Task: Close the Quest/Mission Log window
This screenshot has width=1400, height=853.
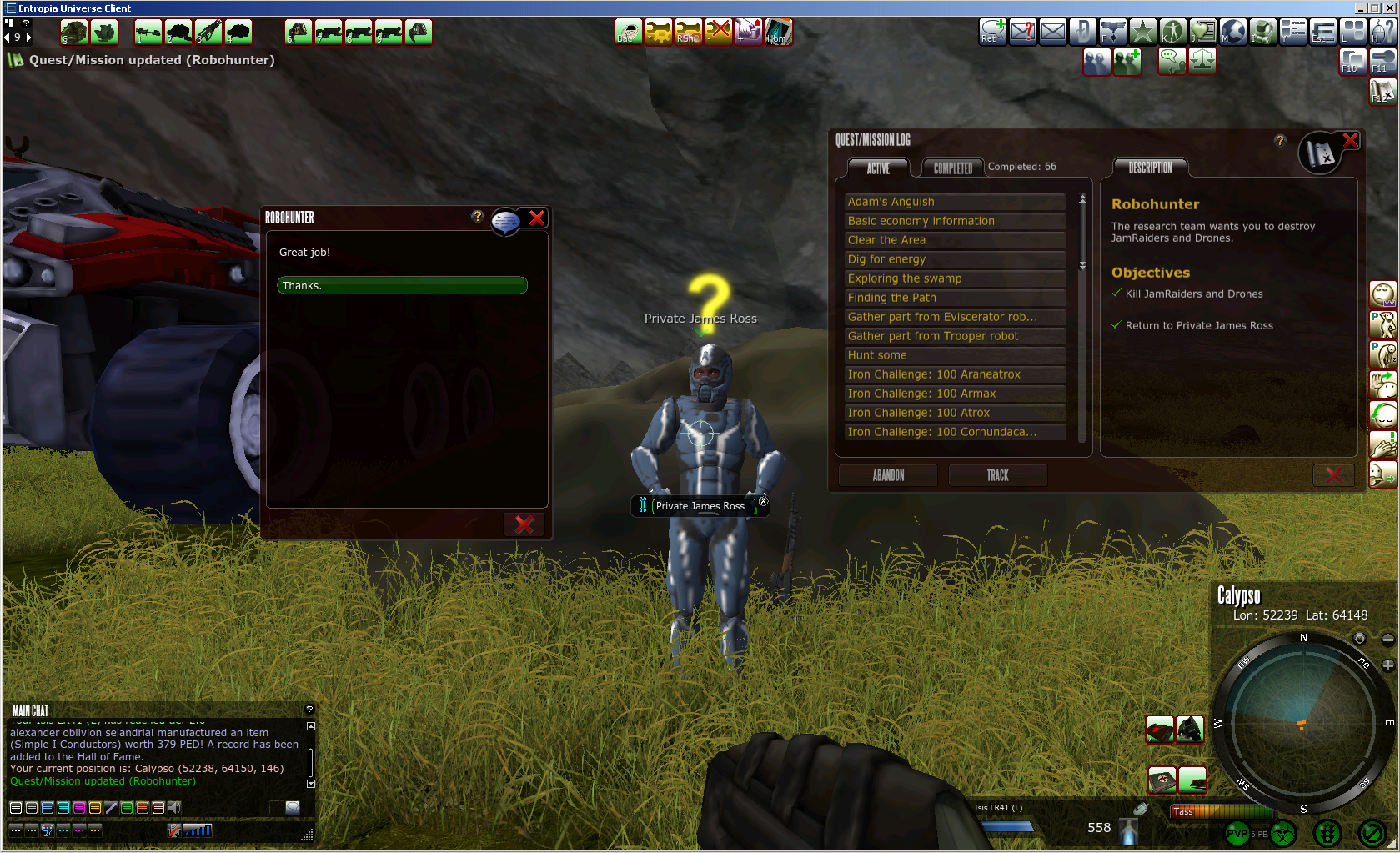Action: (x=1350, y=141)
